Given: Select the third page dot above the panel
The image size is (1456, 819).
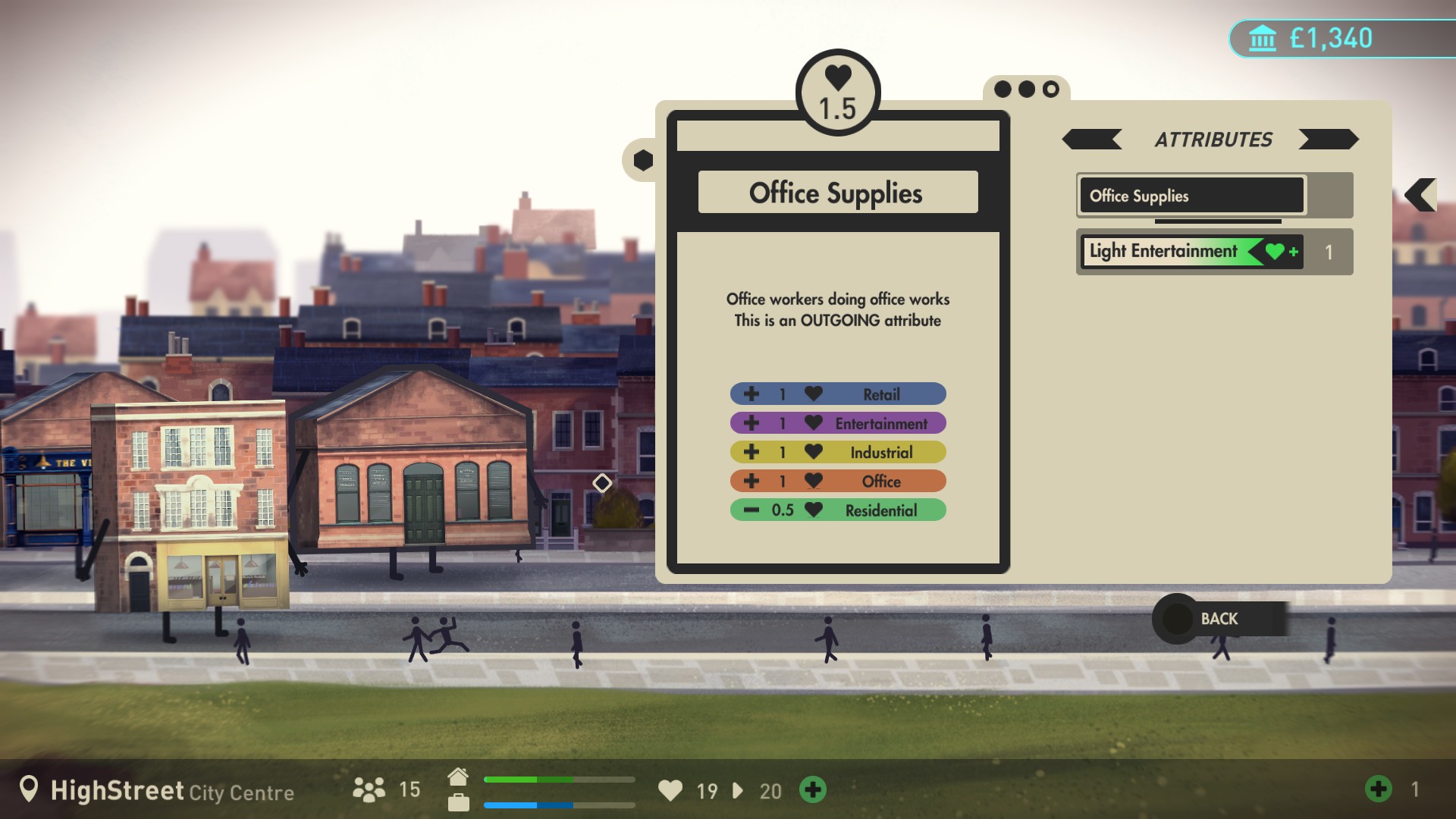Looking at the screenshot, I should tap(1050, 89).
